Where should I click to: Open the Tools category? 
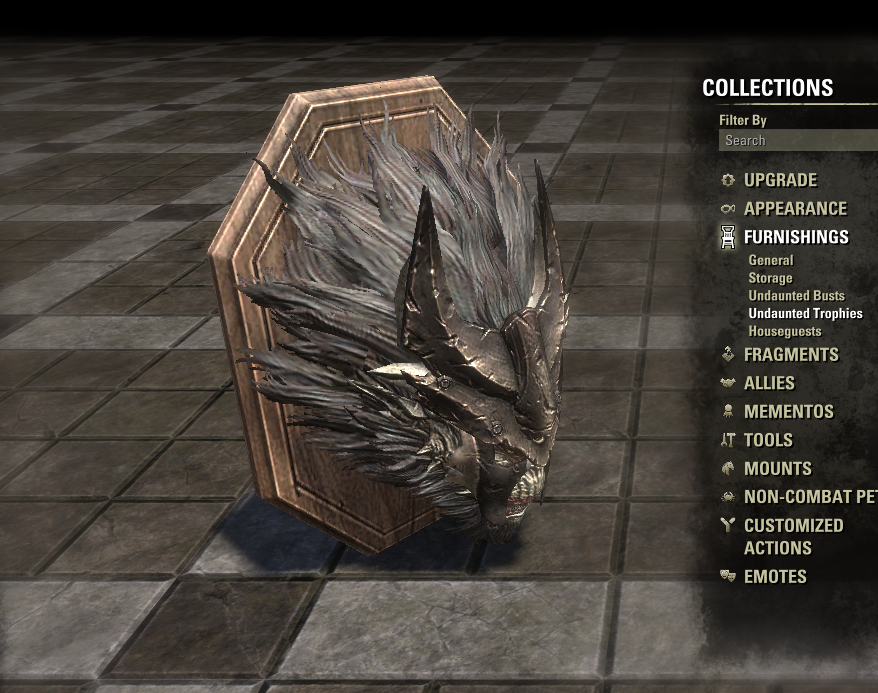tap(768, 440)
